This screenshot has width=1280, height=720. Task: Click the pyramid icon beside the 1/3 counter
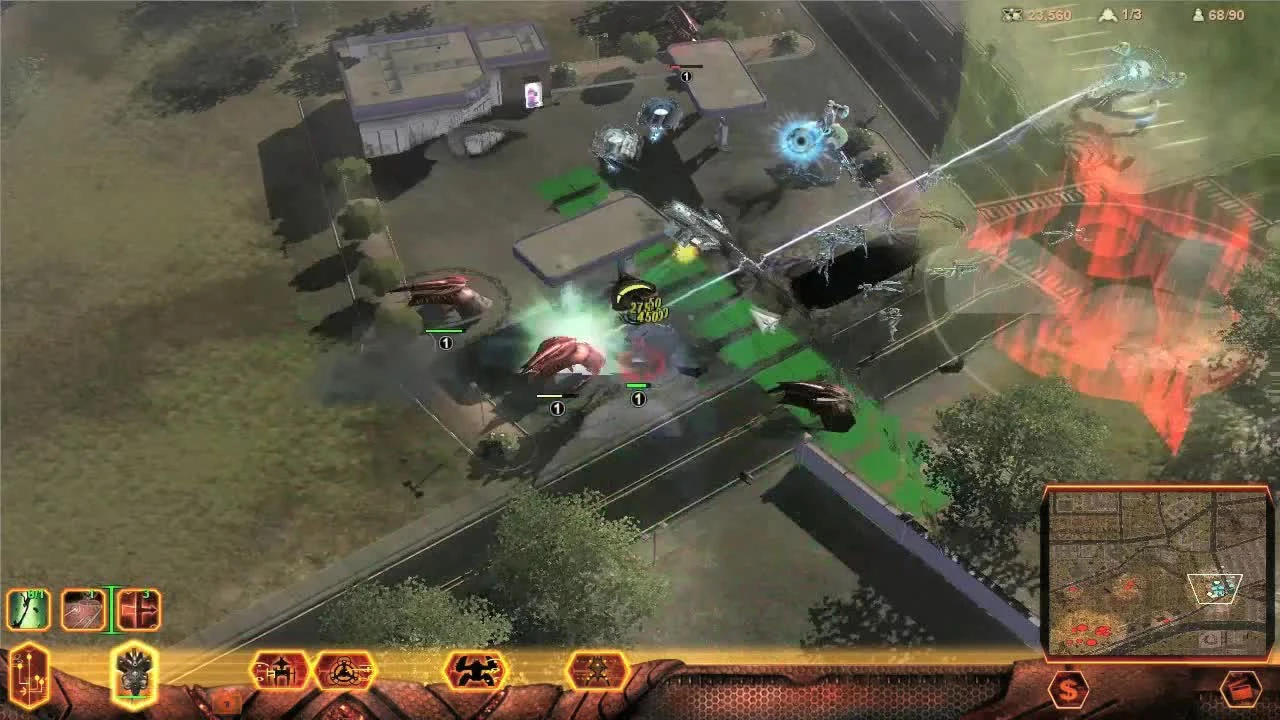1110,15
